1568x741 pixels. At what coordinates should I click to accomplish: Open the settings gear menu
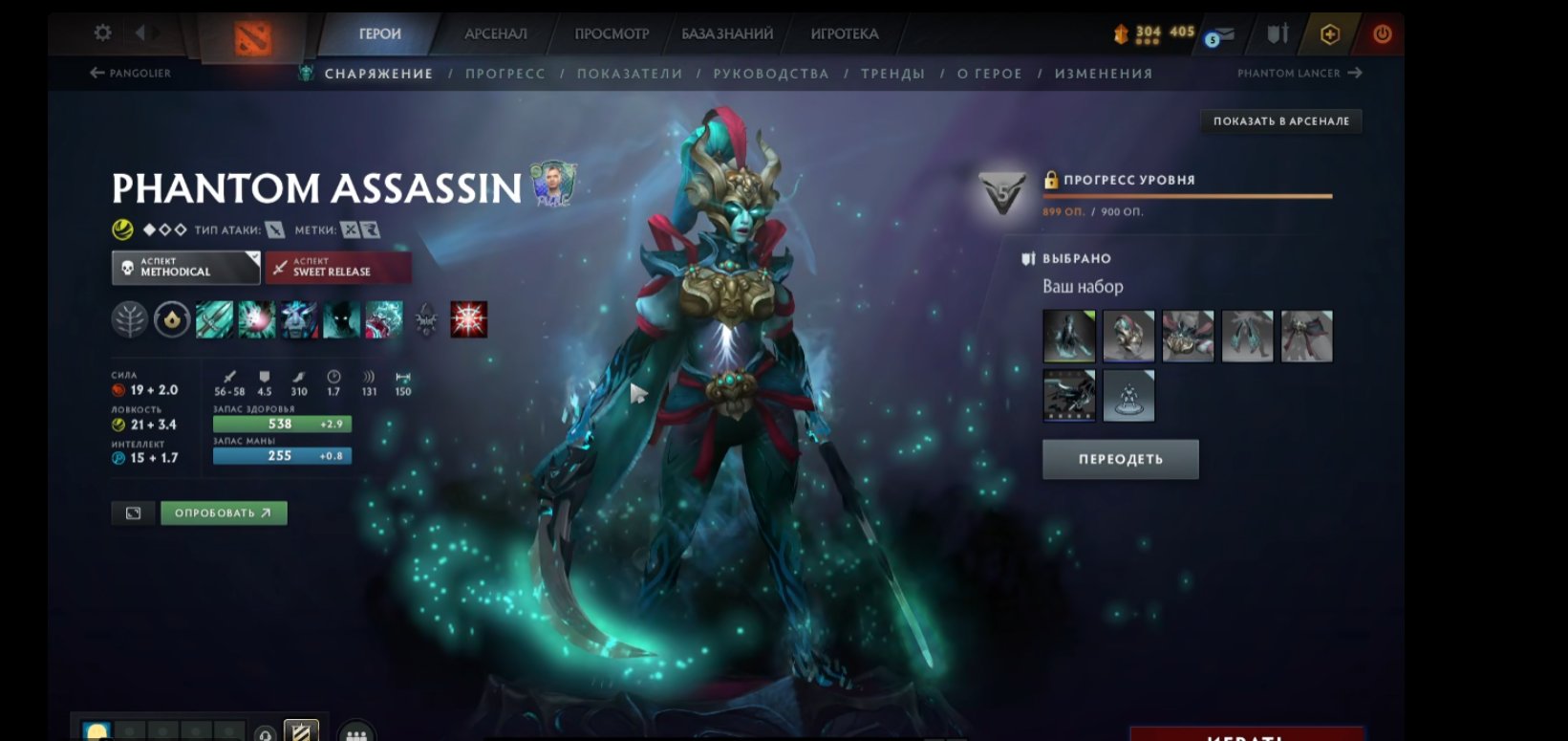[x=102, y=33]
